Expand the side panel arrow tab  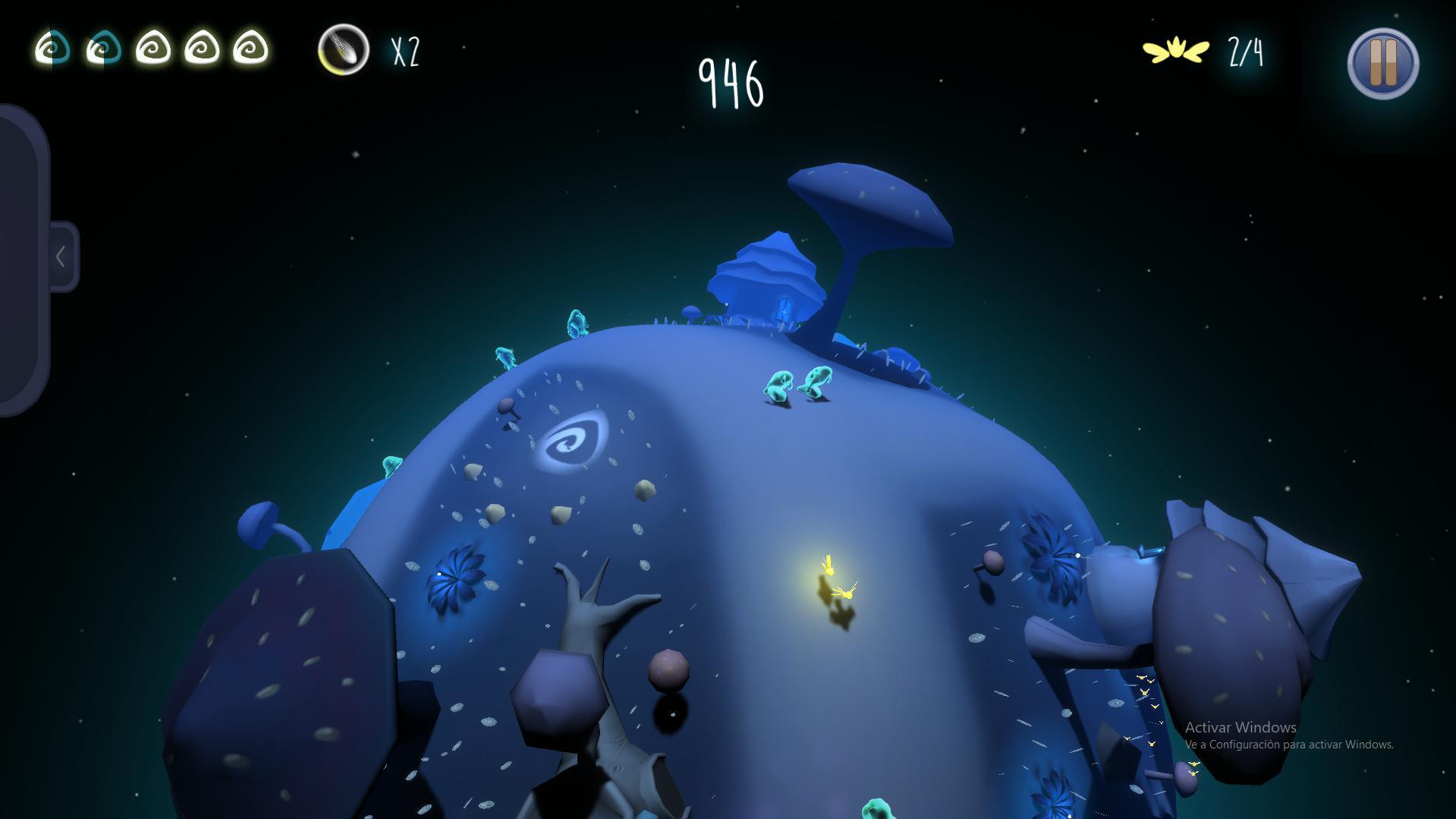tap(62, 257)
